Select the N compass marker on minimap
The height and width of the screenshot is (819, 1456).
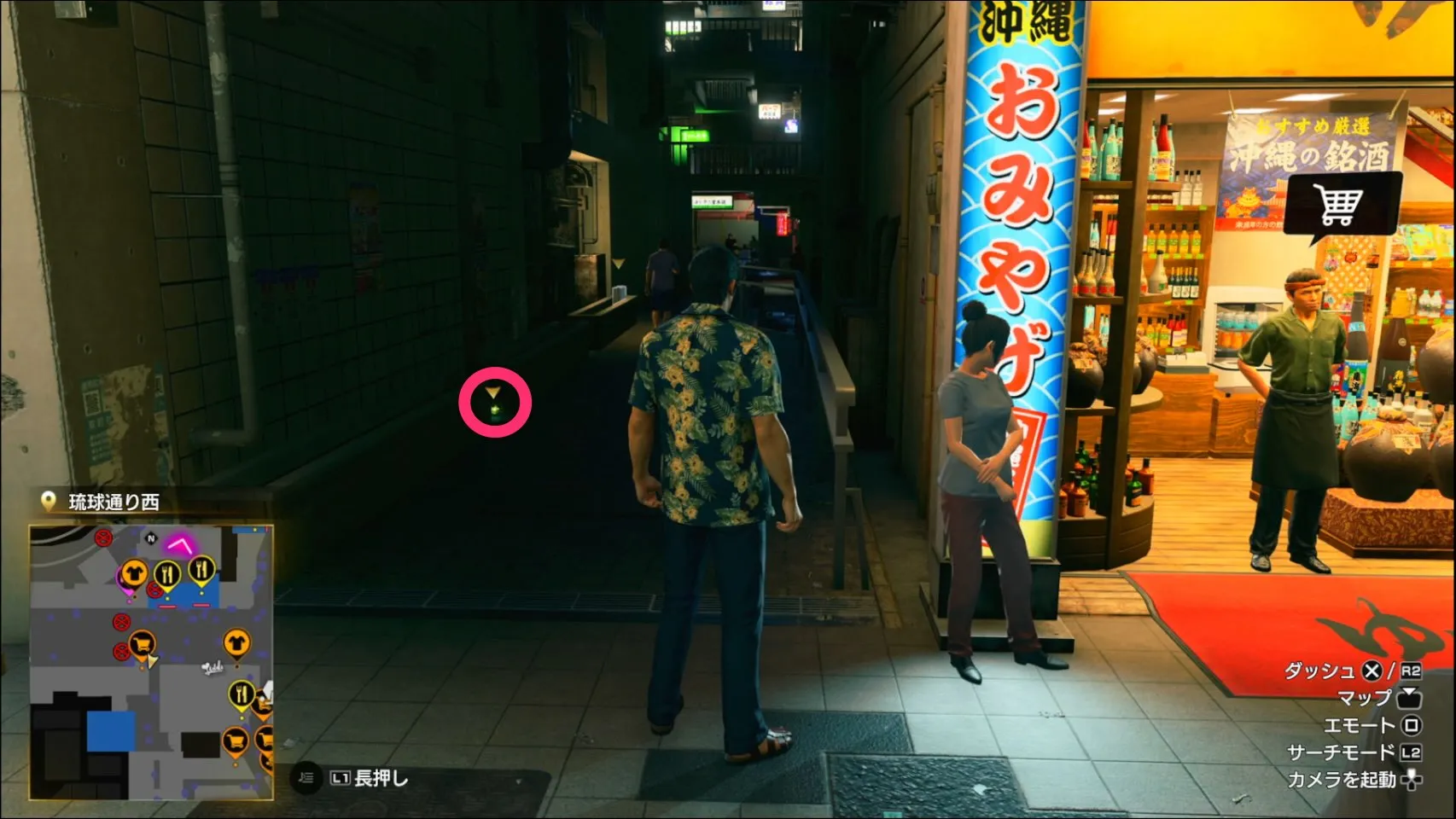pos(150,537)
